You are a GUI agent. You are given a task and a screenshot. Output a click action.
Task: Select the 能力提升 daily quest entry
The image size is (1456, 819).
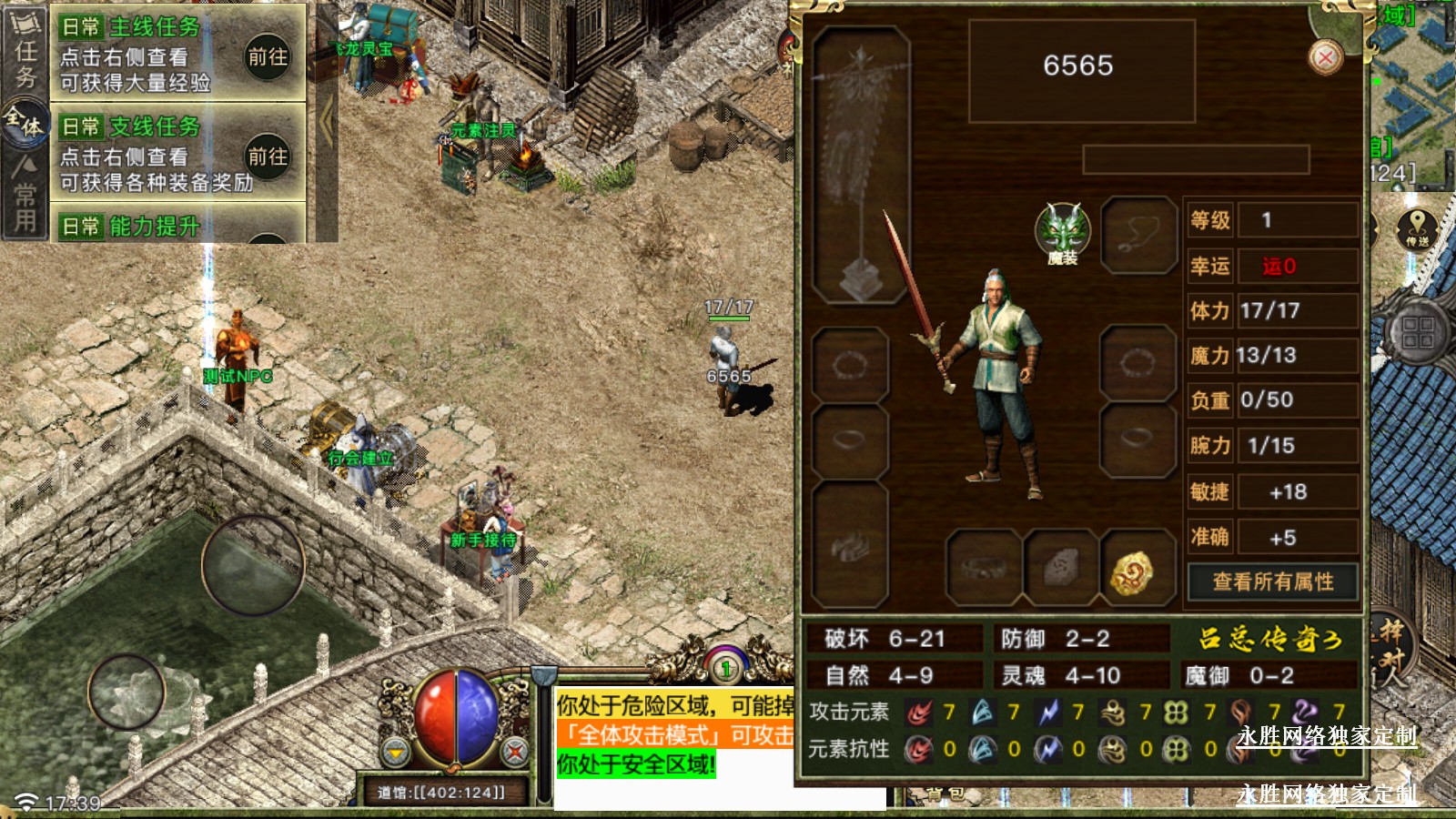pyautogui.click(x=155, y=226)
